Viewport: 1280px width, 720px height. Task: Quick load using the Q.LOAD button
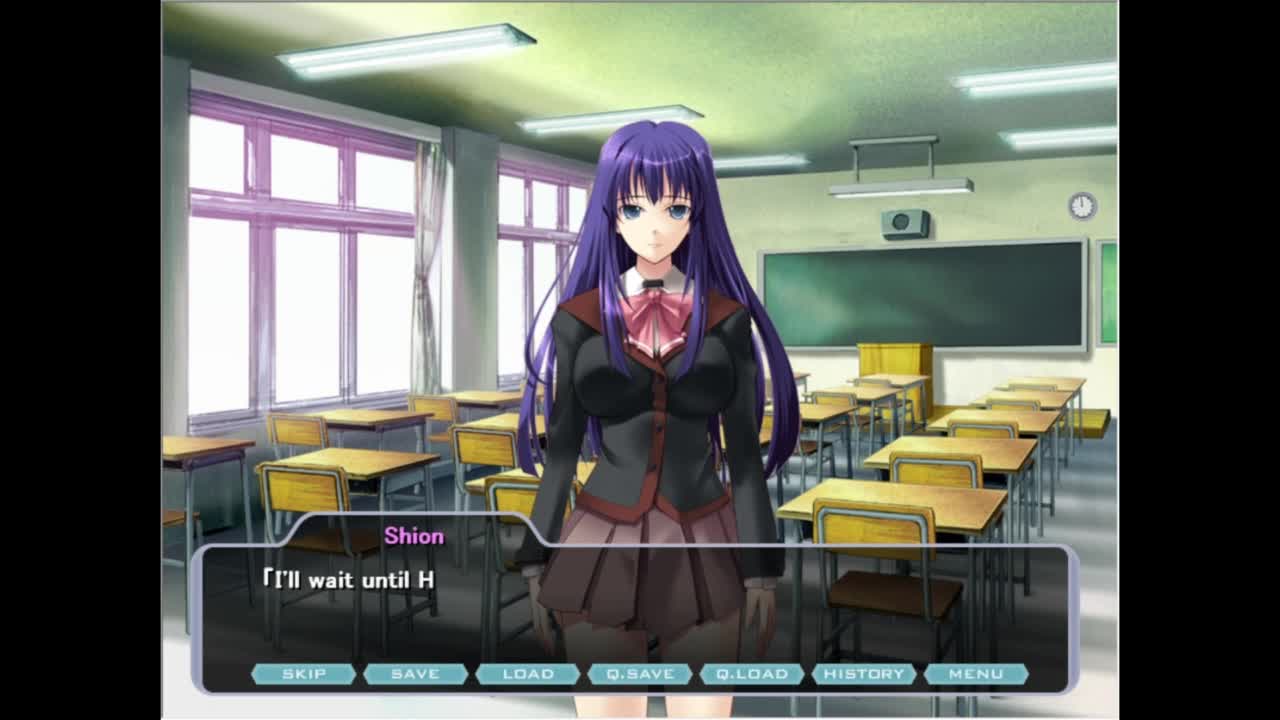pyautogui.click(x=752, y=674)
